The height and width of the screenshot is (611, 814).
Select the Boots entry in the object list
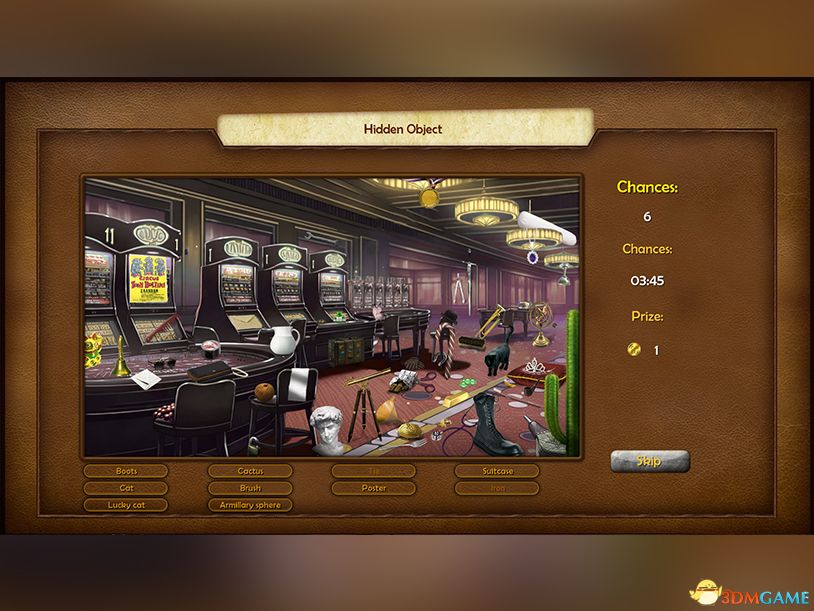coord(126,471)
